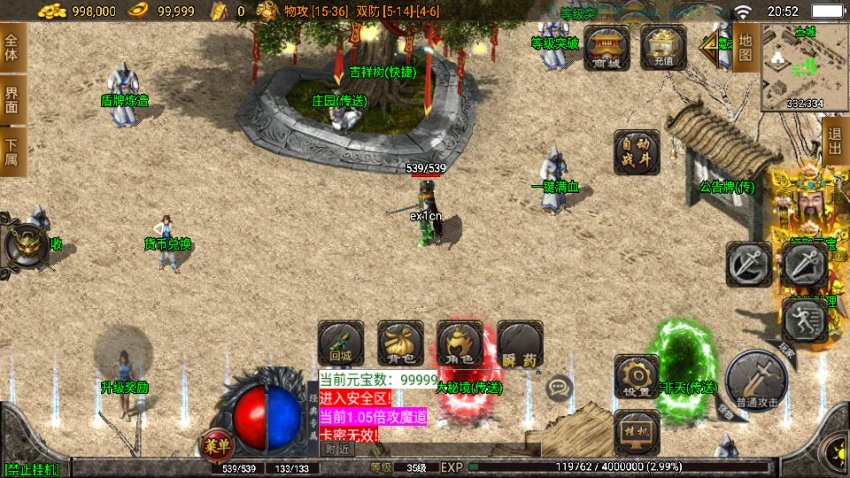The height and width of the screenshot is (478, 850).
Task: Open the 充值 recharge button
Action: [x=663, y=49]
